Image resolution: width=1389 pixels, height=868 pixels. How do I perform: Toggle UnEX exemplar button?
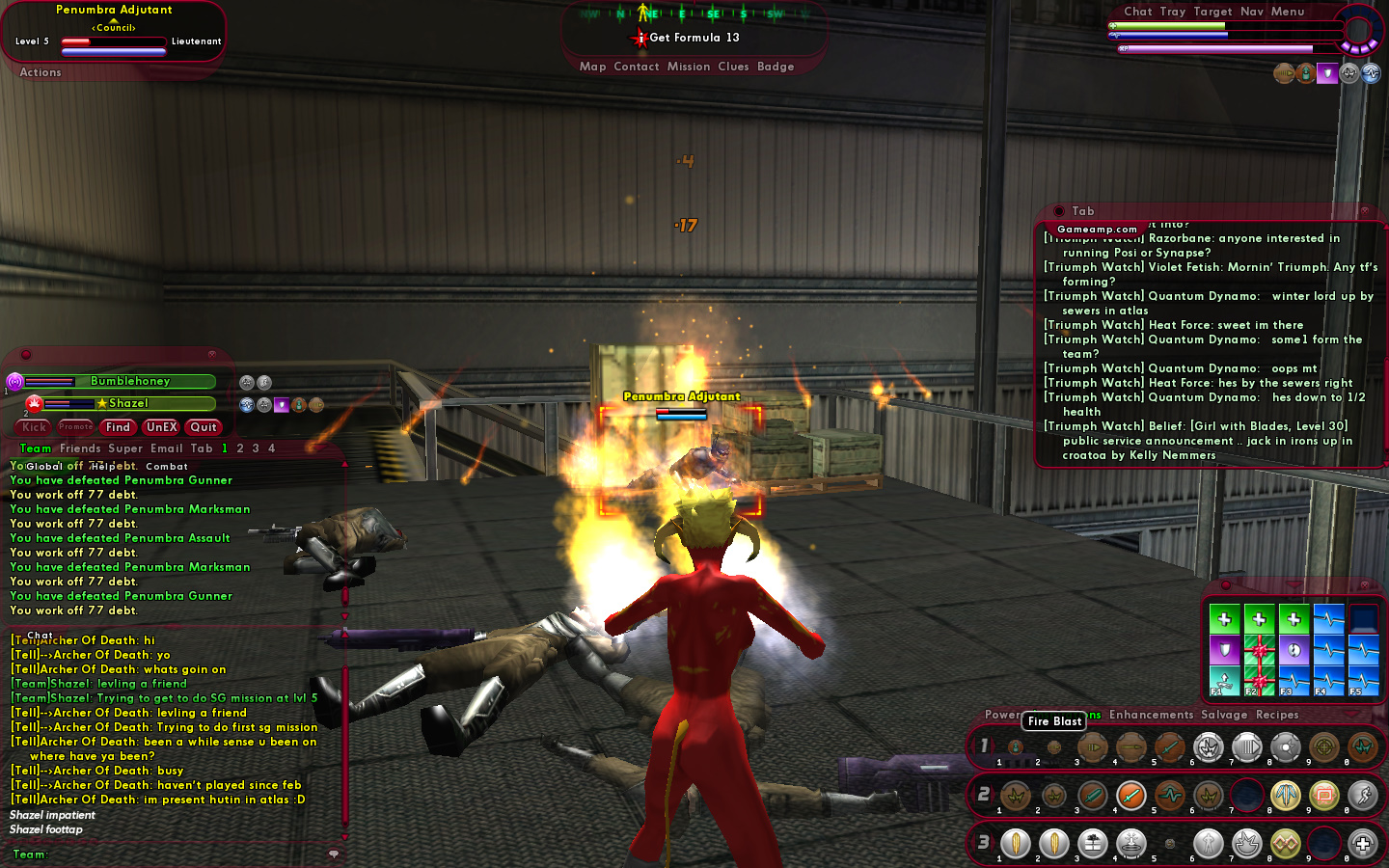(x=161, y=427)
